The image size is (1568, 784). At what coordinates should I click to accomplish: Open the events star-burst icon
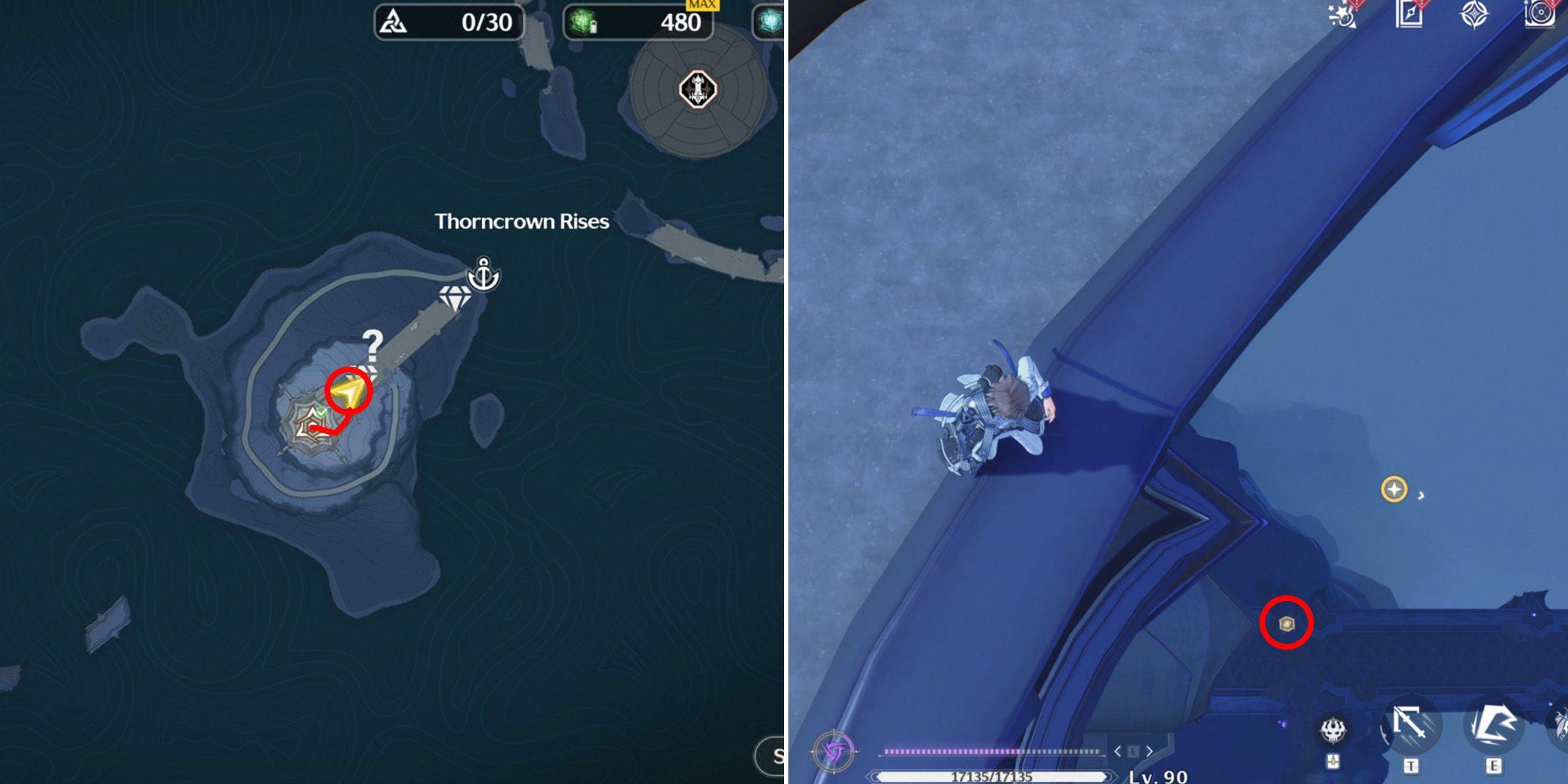1343,15
